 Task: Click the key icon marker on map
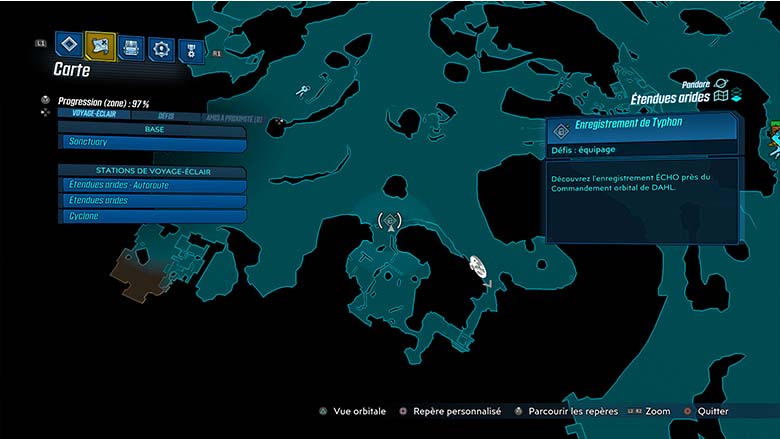[x=302, y=92]
